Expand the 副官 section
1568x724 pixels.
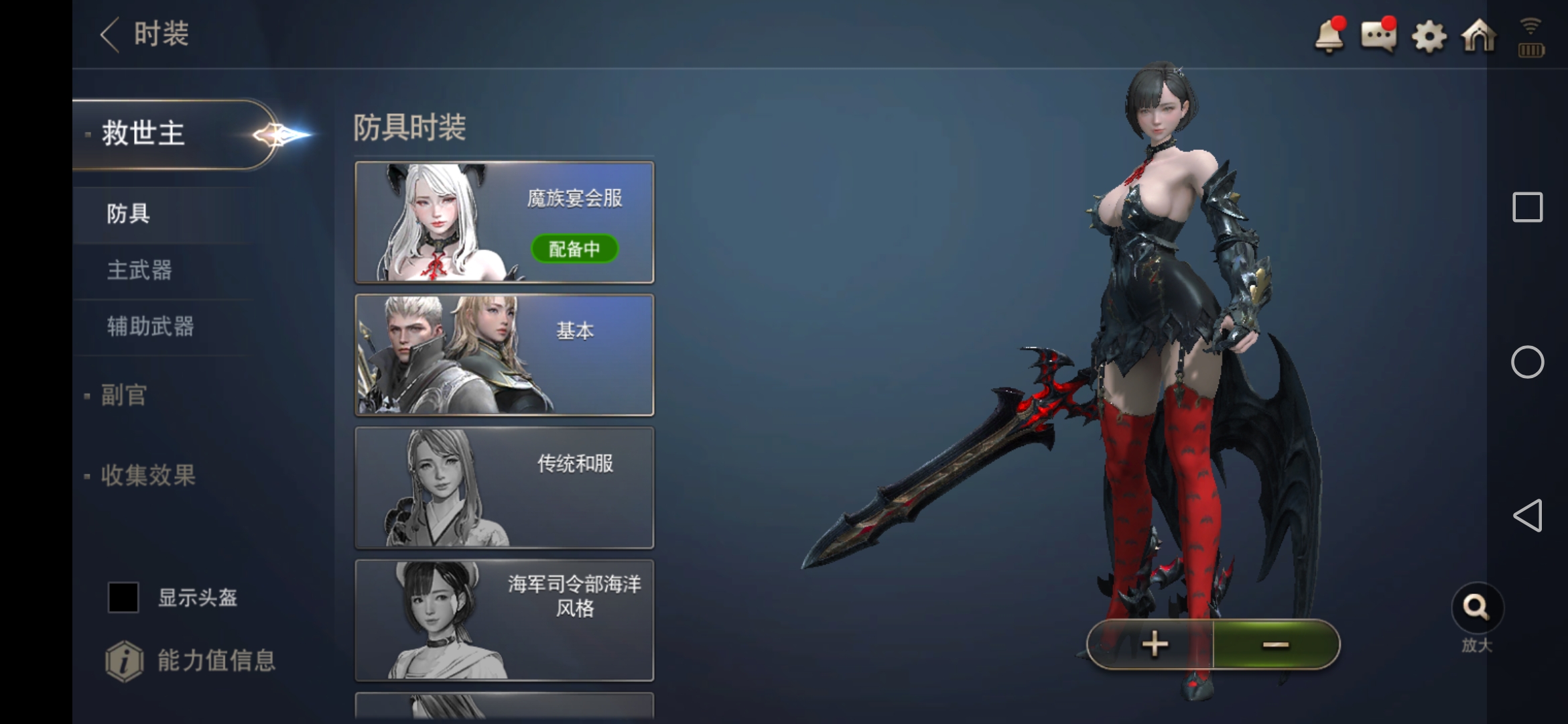(125, 396)
